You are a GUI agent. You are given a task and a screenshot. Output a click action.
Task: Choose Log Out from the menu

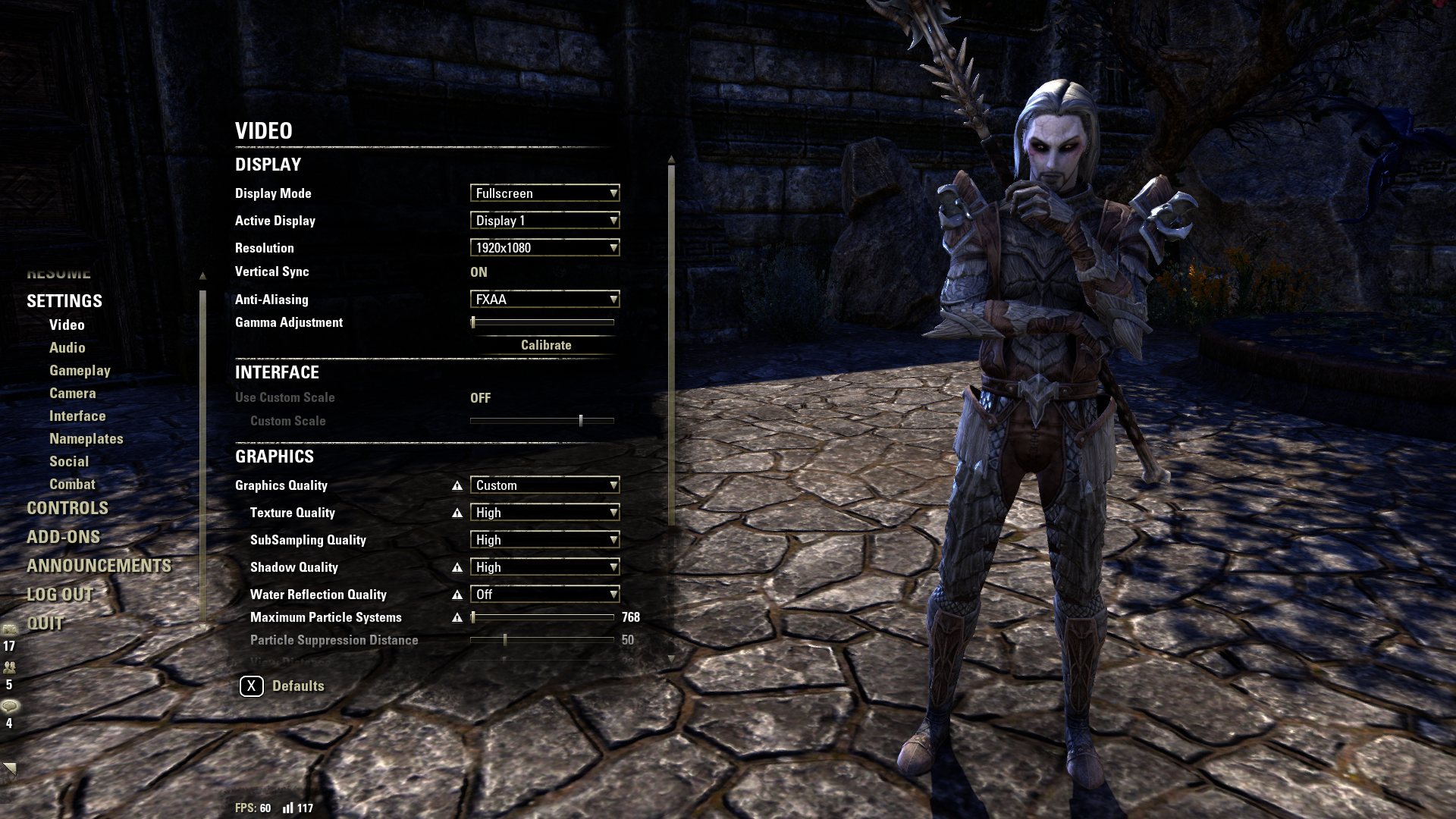[x=60, y=595]
